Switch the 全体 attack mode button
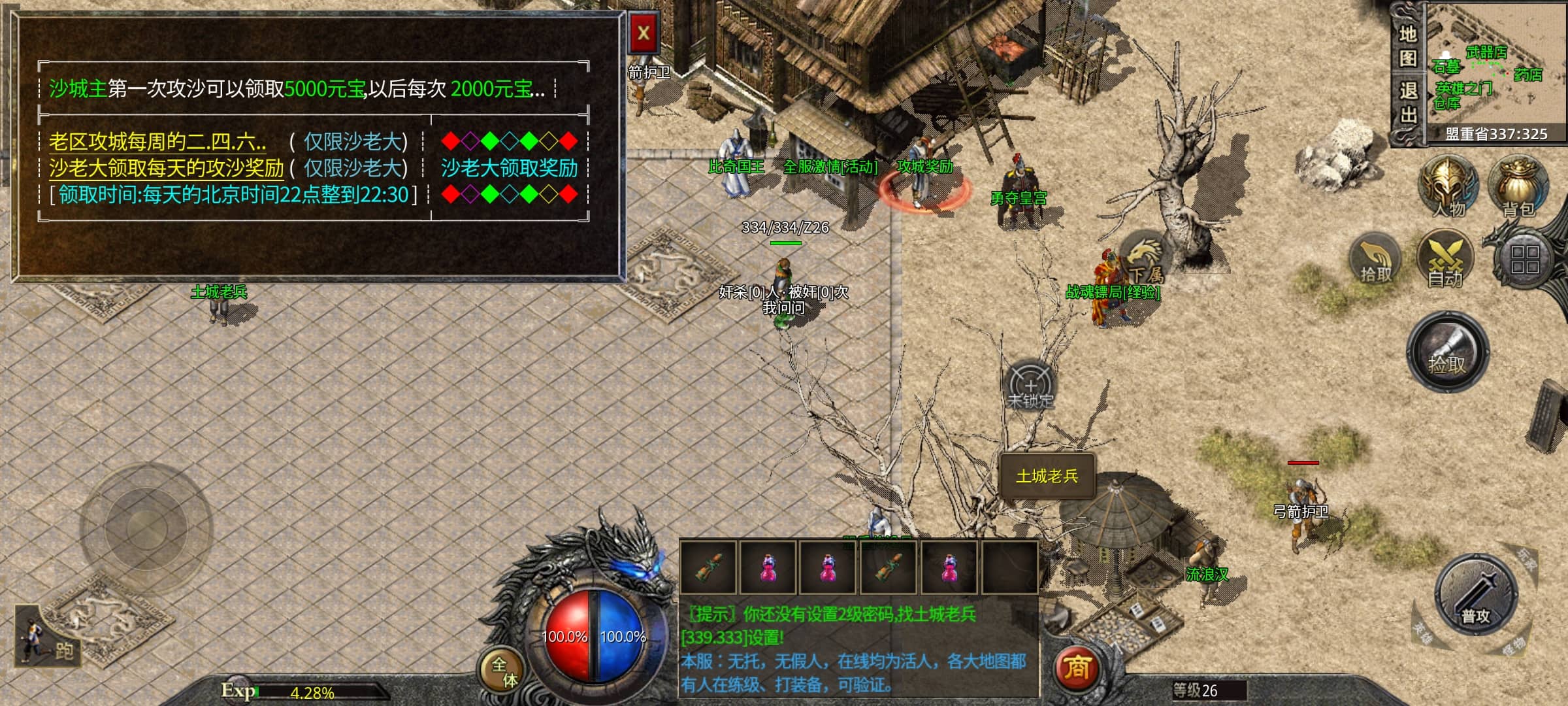Screen dimensions: 1568x706 pyautogui.click(x=504, y=672)
